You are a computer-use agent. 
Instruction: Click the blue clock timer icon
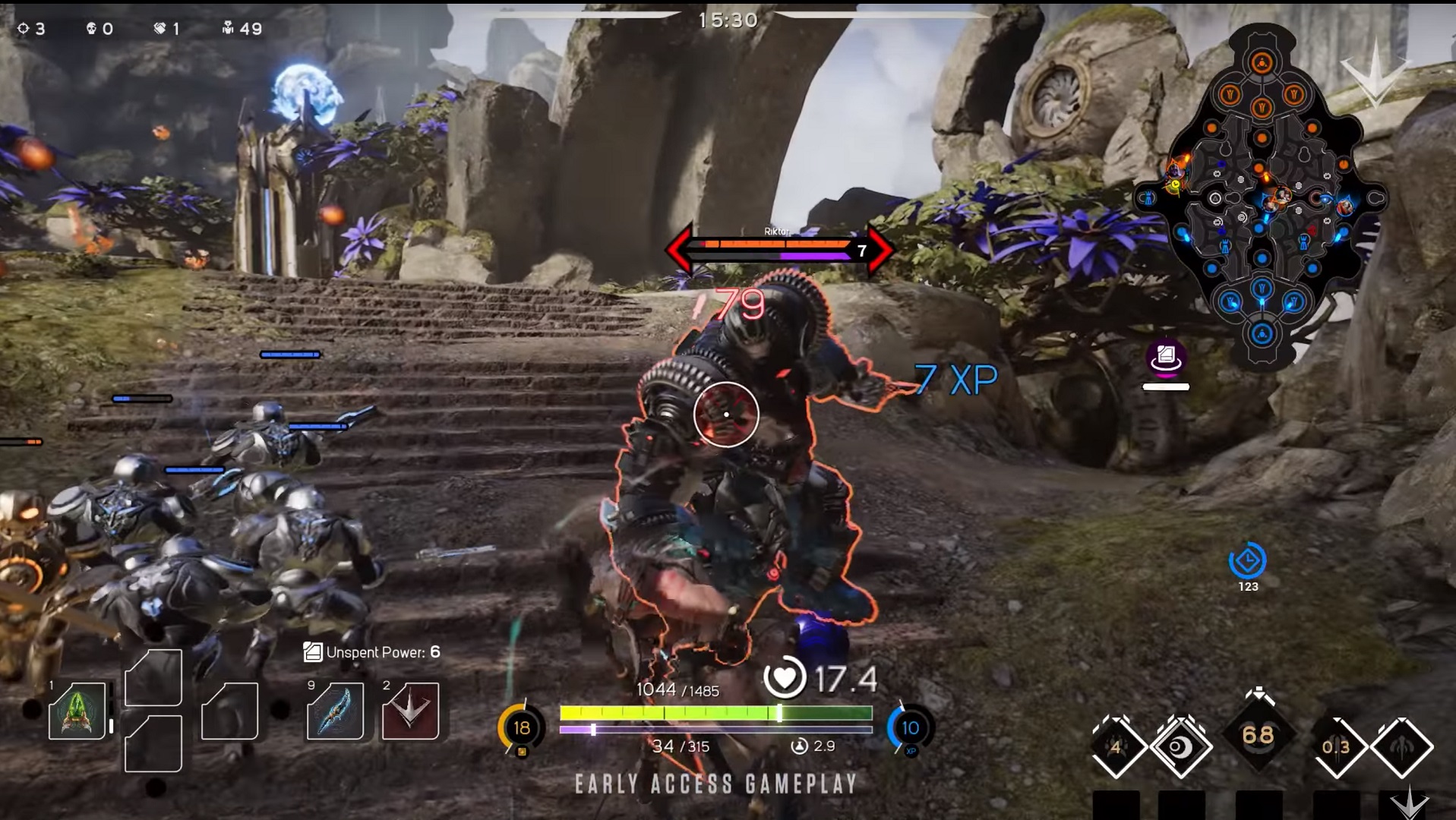1247,562
